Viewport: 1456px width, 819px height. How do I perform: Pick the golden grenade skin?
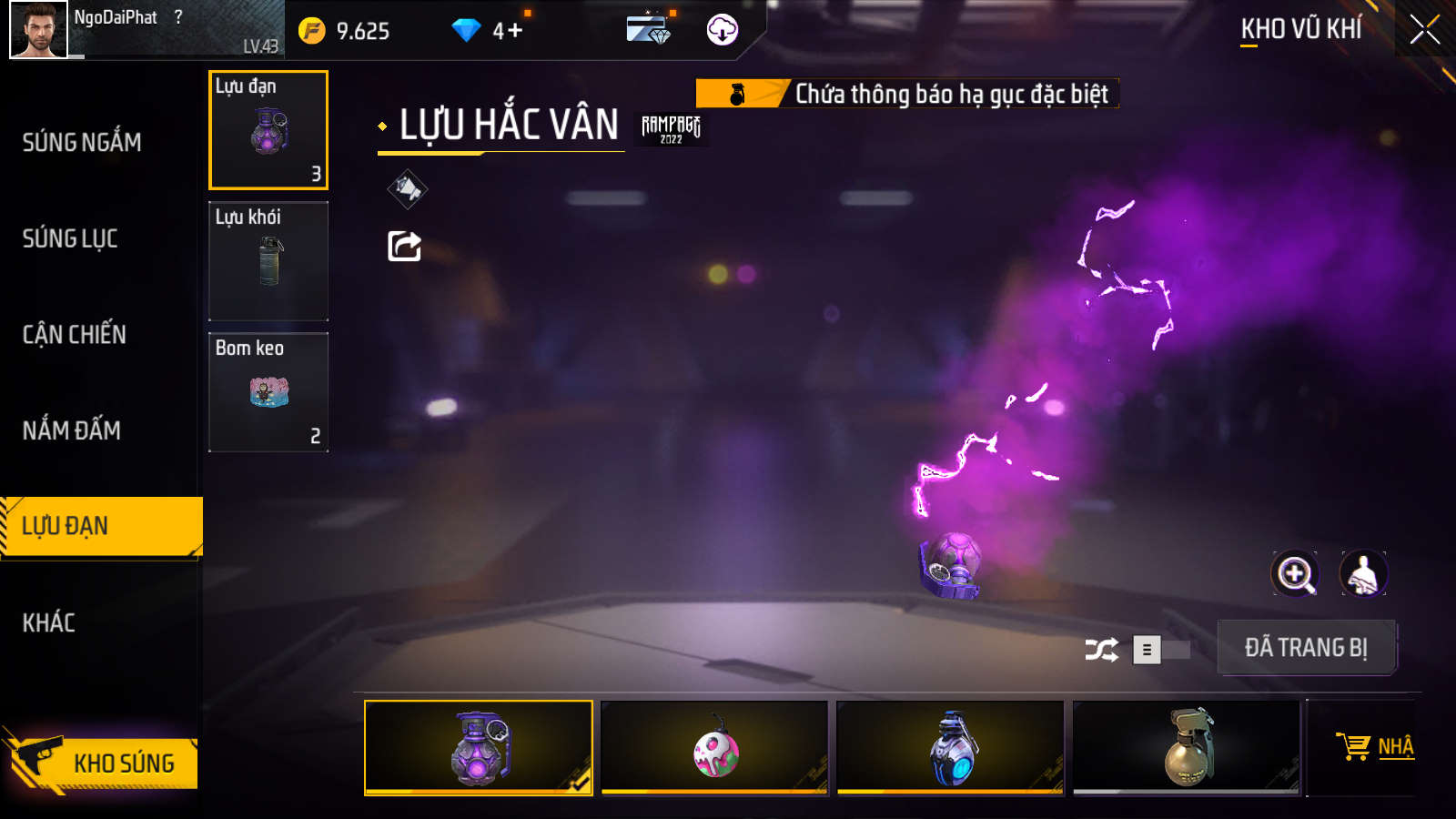(1187, 748)
